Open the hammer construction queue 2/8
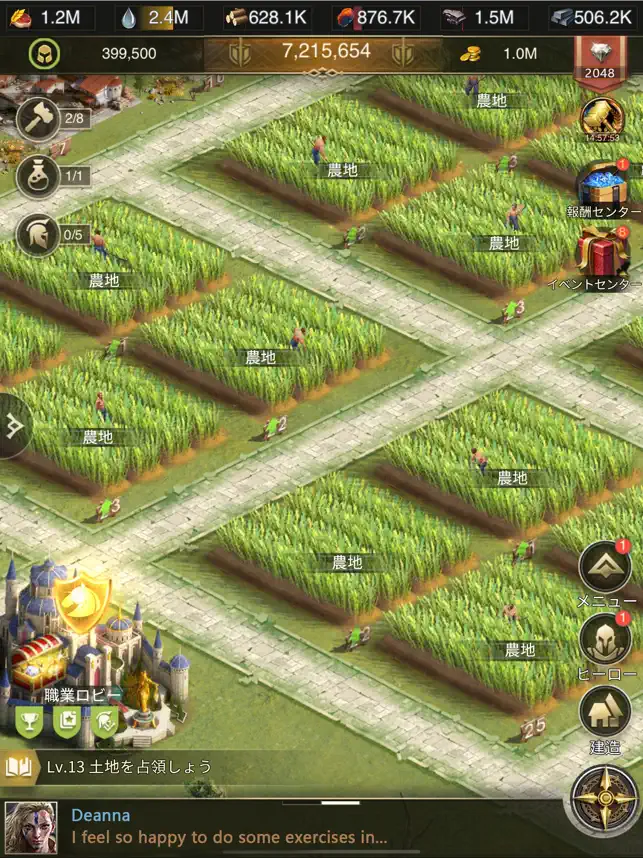Screen dimensions: 643x858 click(x=36, y=120)
